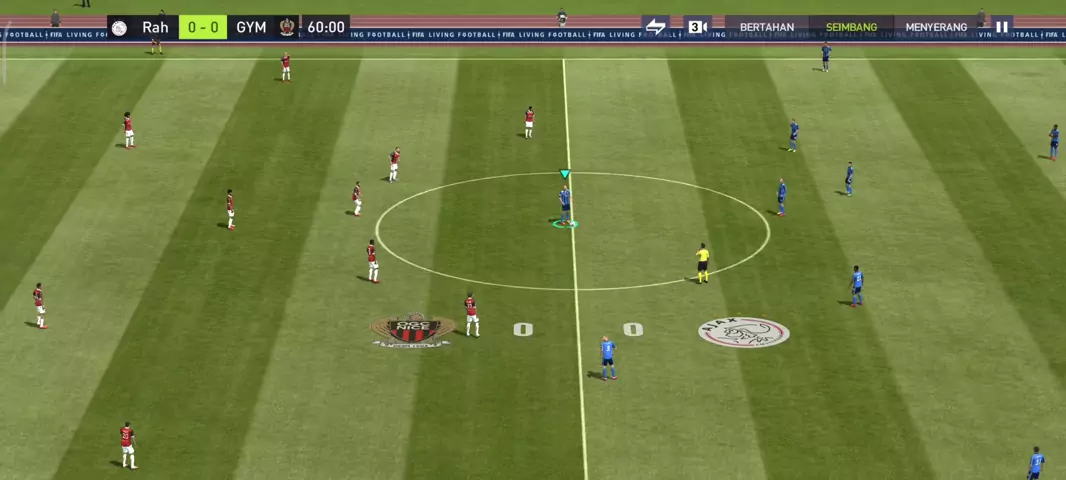Pause the match
1066x480 pixels.
(x=1001, y=27)
